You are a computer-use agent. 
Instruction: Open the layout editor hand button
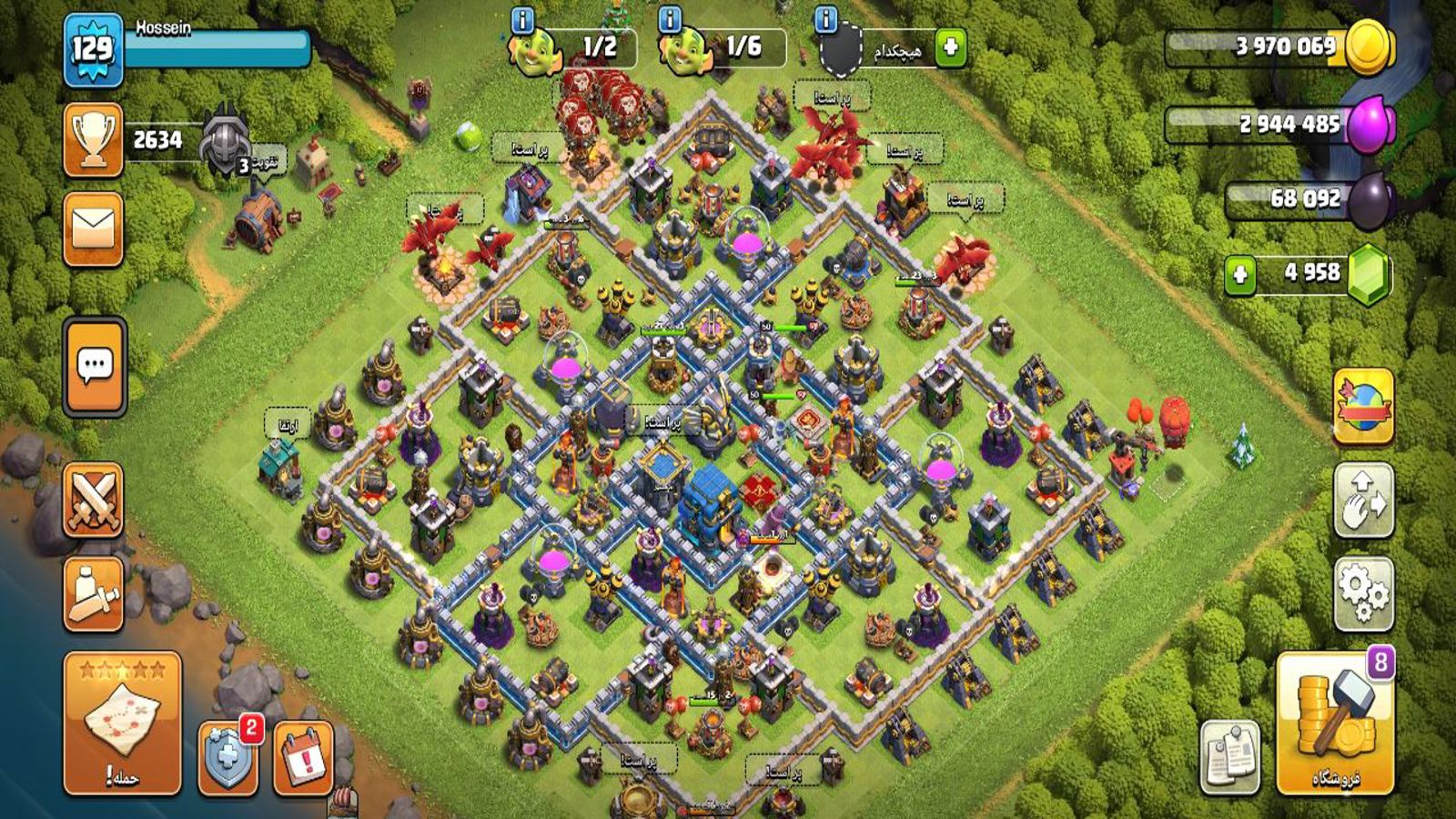[1363, 500]
